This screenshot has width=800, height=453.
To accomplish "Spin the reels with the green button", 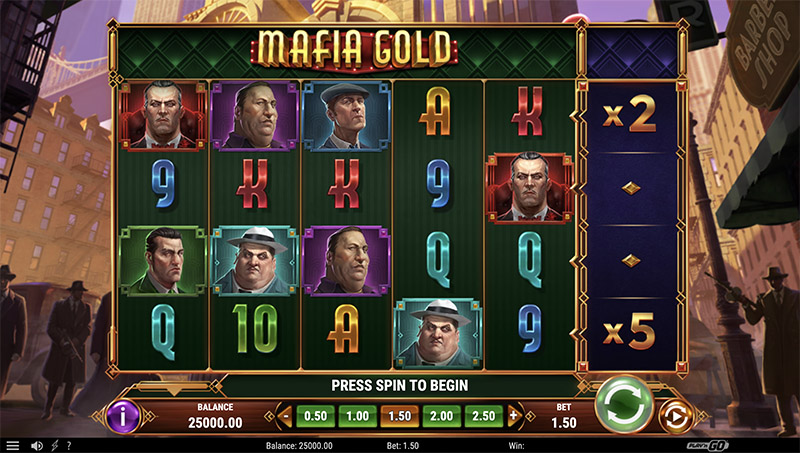I will coord(624,408).
